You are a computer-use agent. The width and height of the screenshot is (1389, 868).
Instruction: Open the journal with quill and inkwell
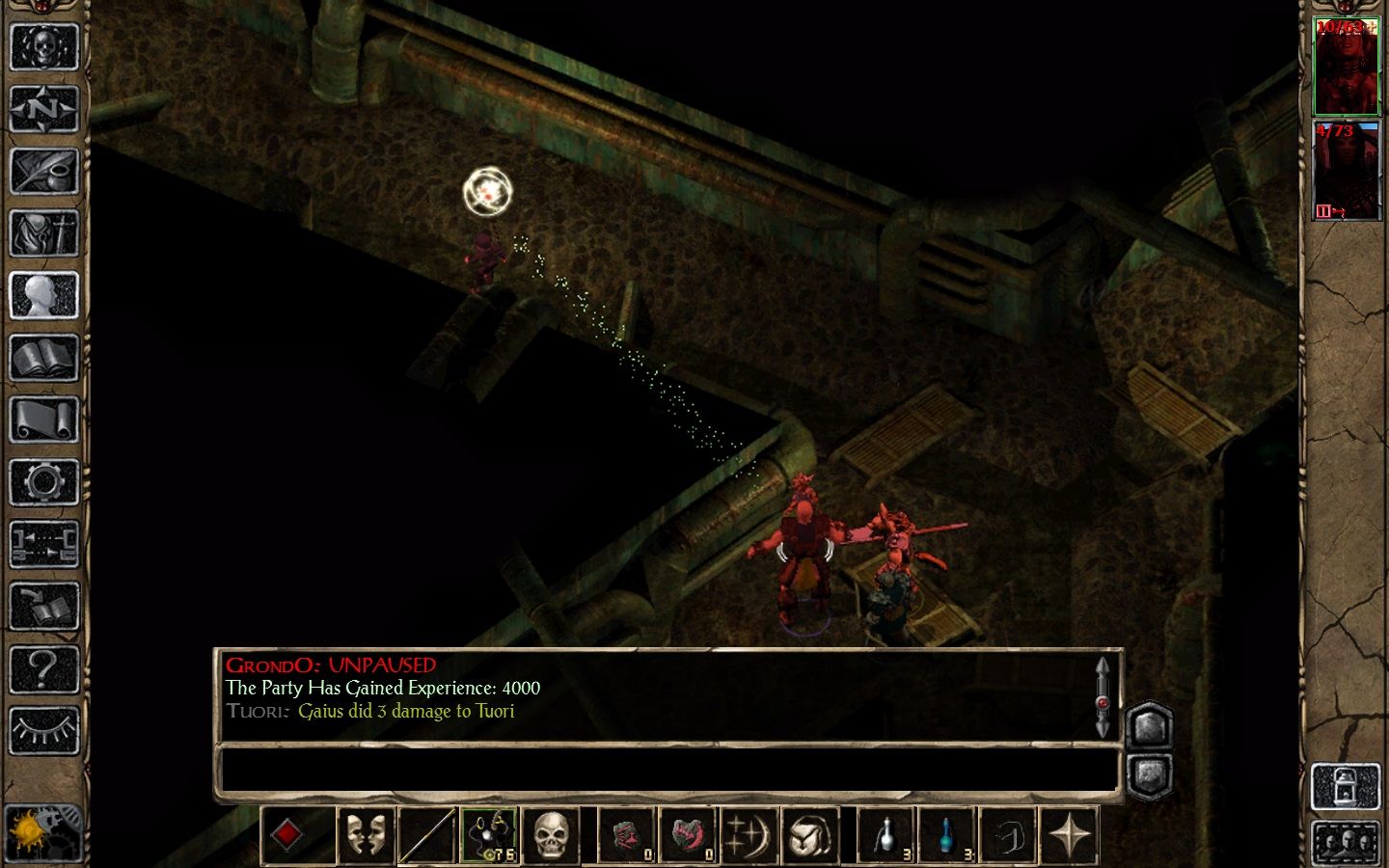[43, 171]
